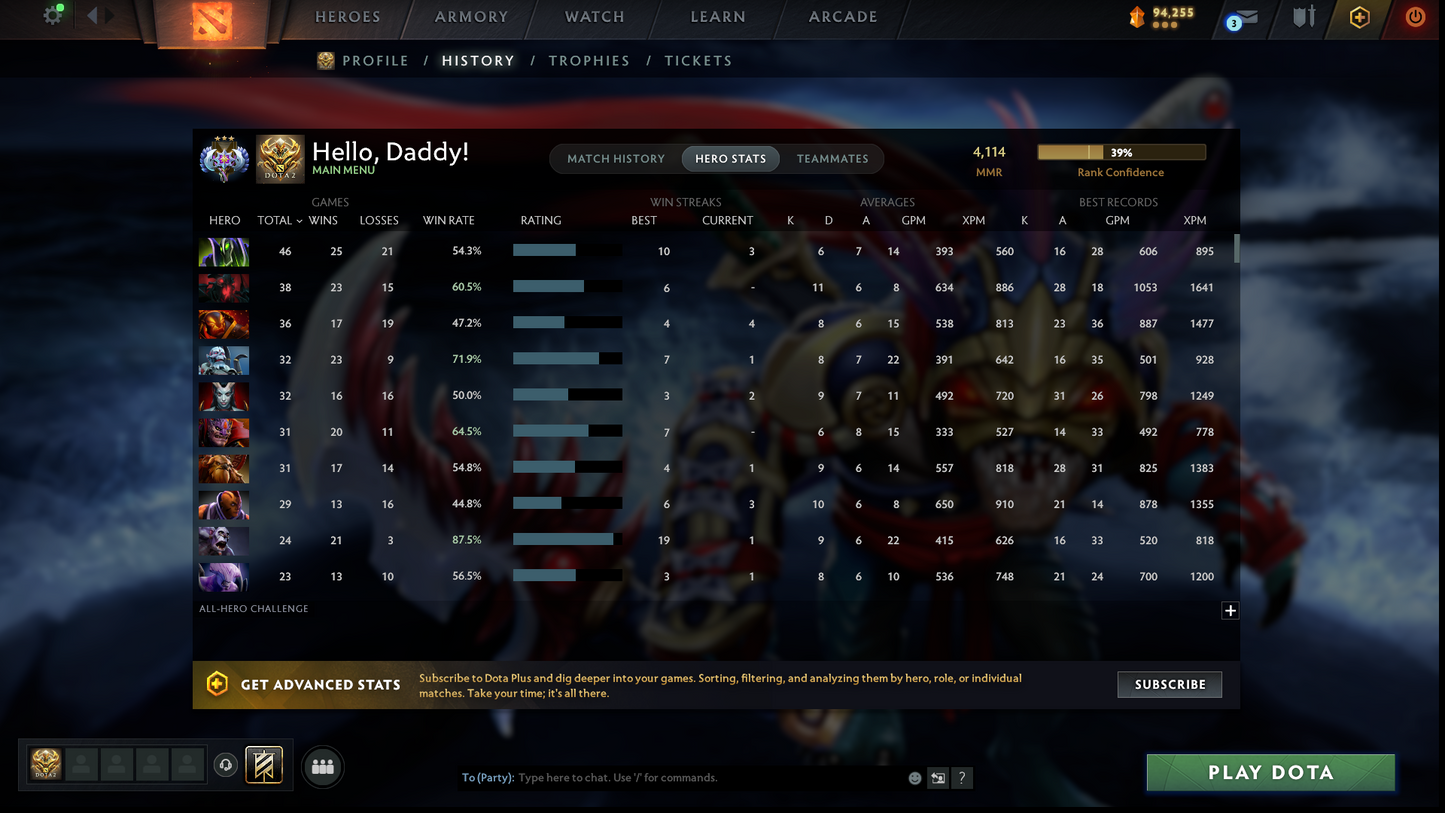Expand the hero list with the plus button

[1230, 610]
